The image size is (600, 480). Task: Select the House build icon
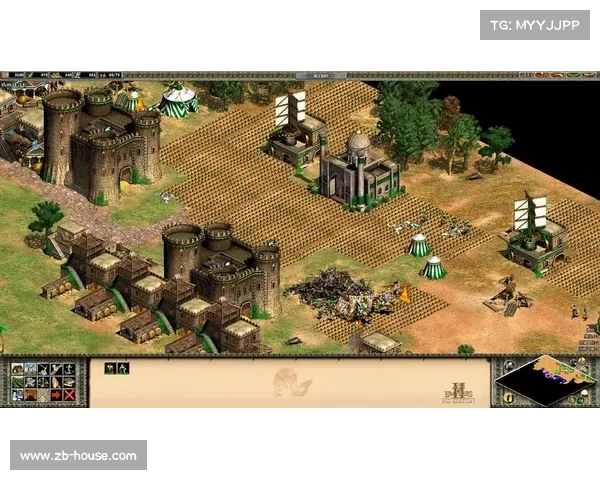(17, 369)
